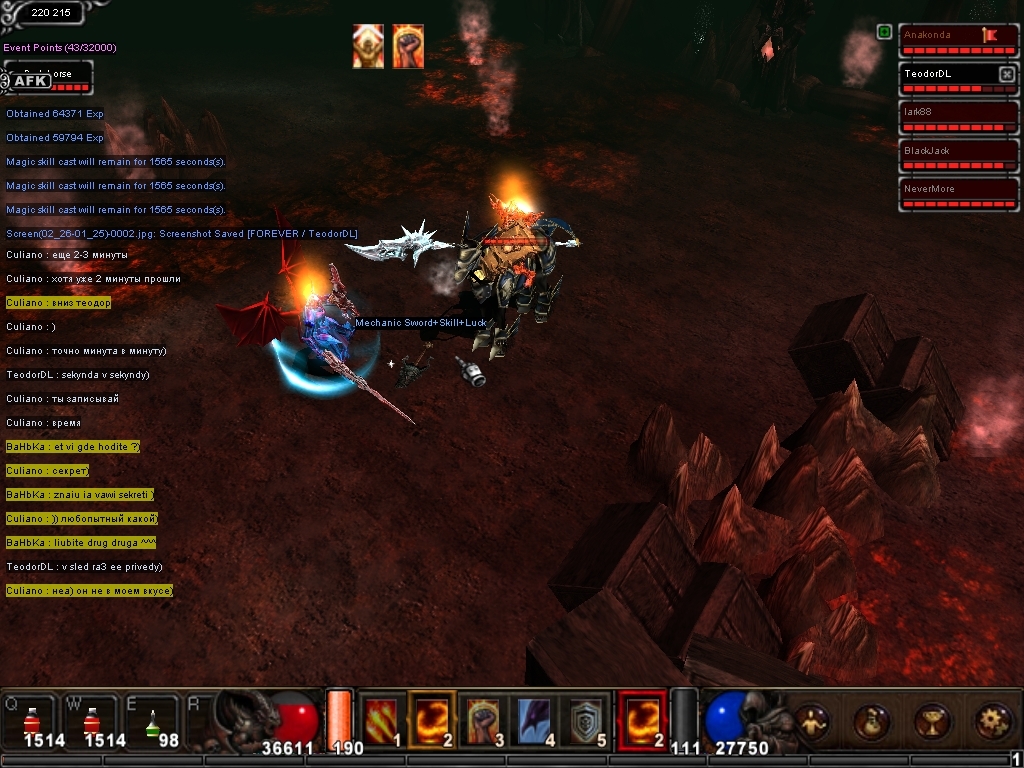Open the goblet icon menu button
The height and width of the screenshot is (768, 1024).
[931, 721]
